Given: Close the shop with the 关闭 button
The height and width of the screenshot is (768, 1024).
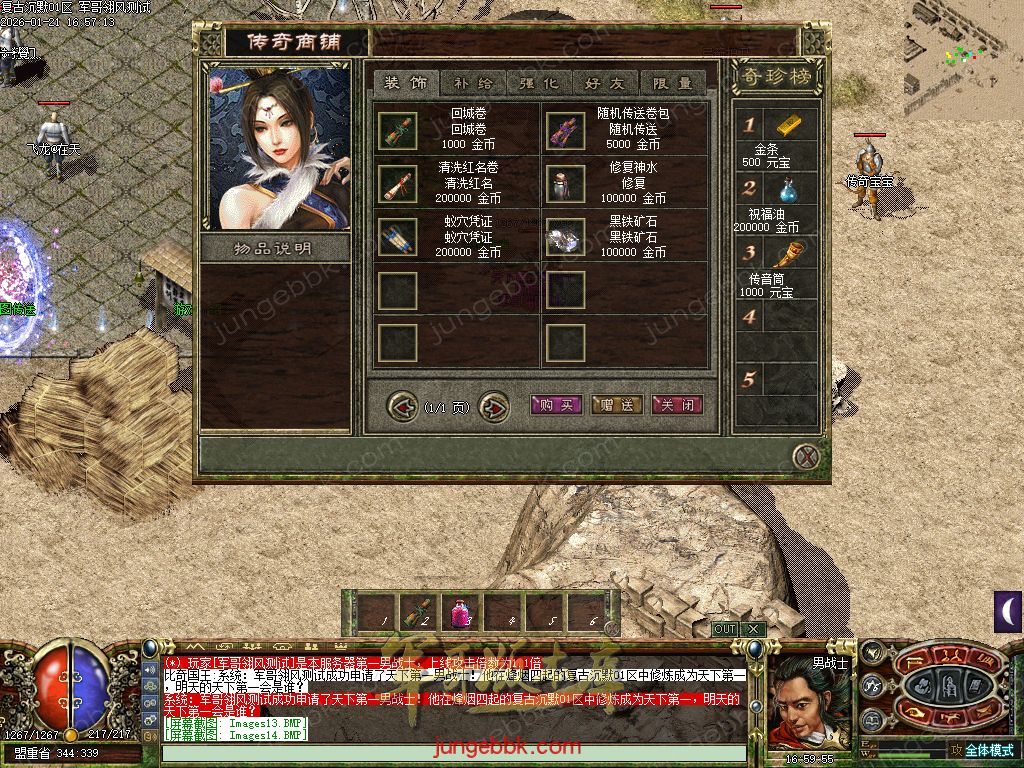Looking at the screenshot, I should coord(677,405).
